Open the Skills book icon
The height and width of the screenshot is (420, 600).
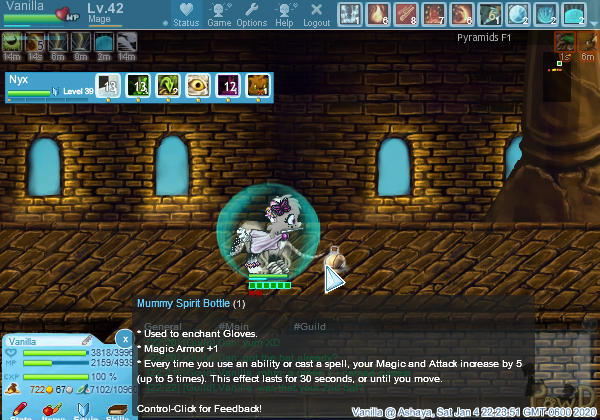point(118,410)
